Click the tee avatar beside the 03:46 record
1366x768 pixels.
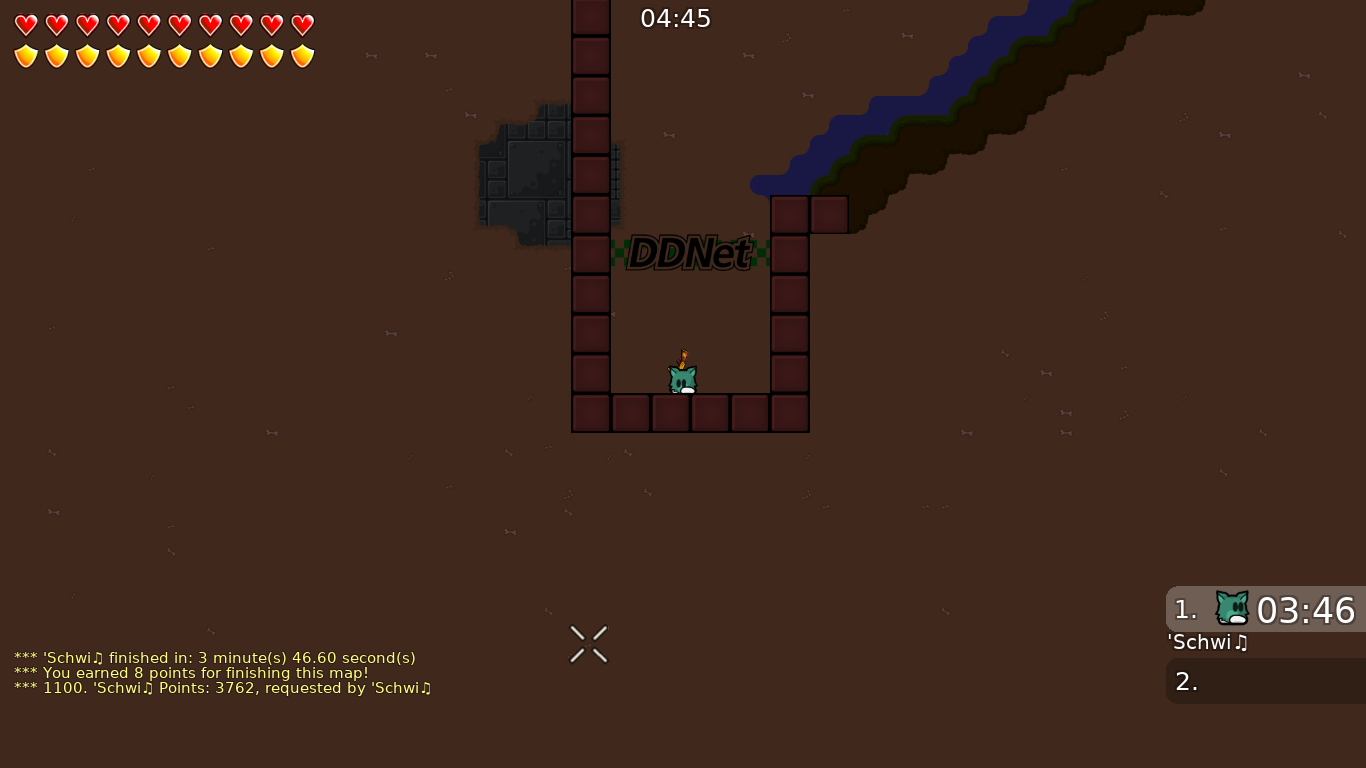tap(1231, 606)
